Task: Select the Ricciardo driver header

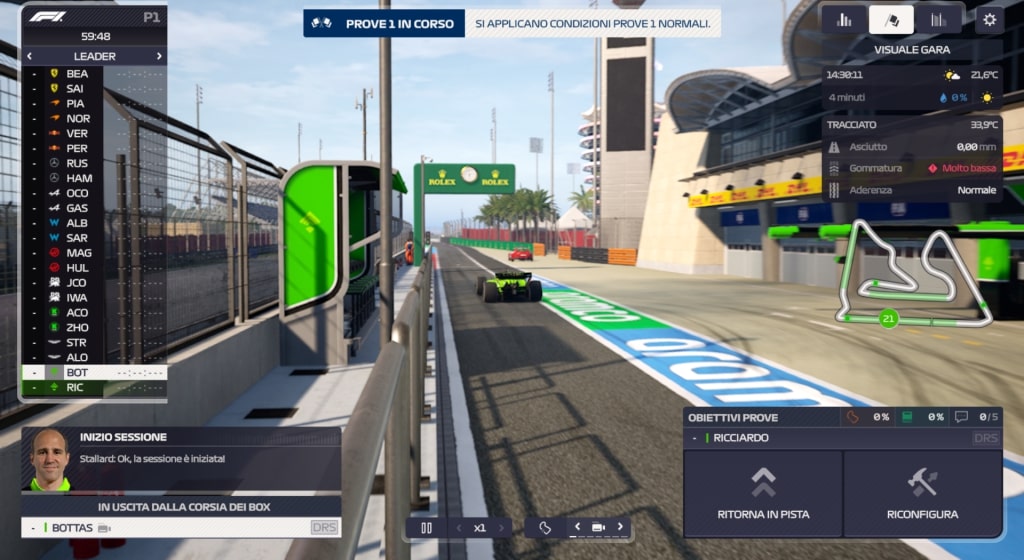Action: pos(842,438)
